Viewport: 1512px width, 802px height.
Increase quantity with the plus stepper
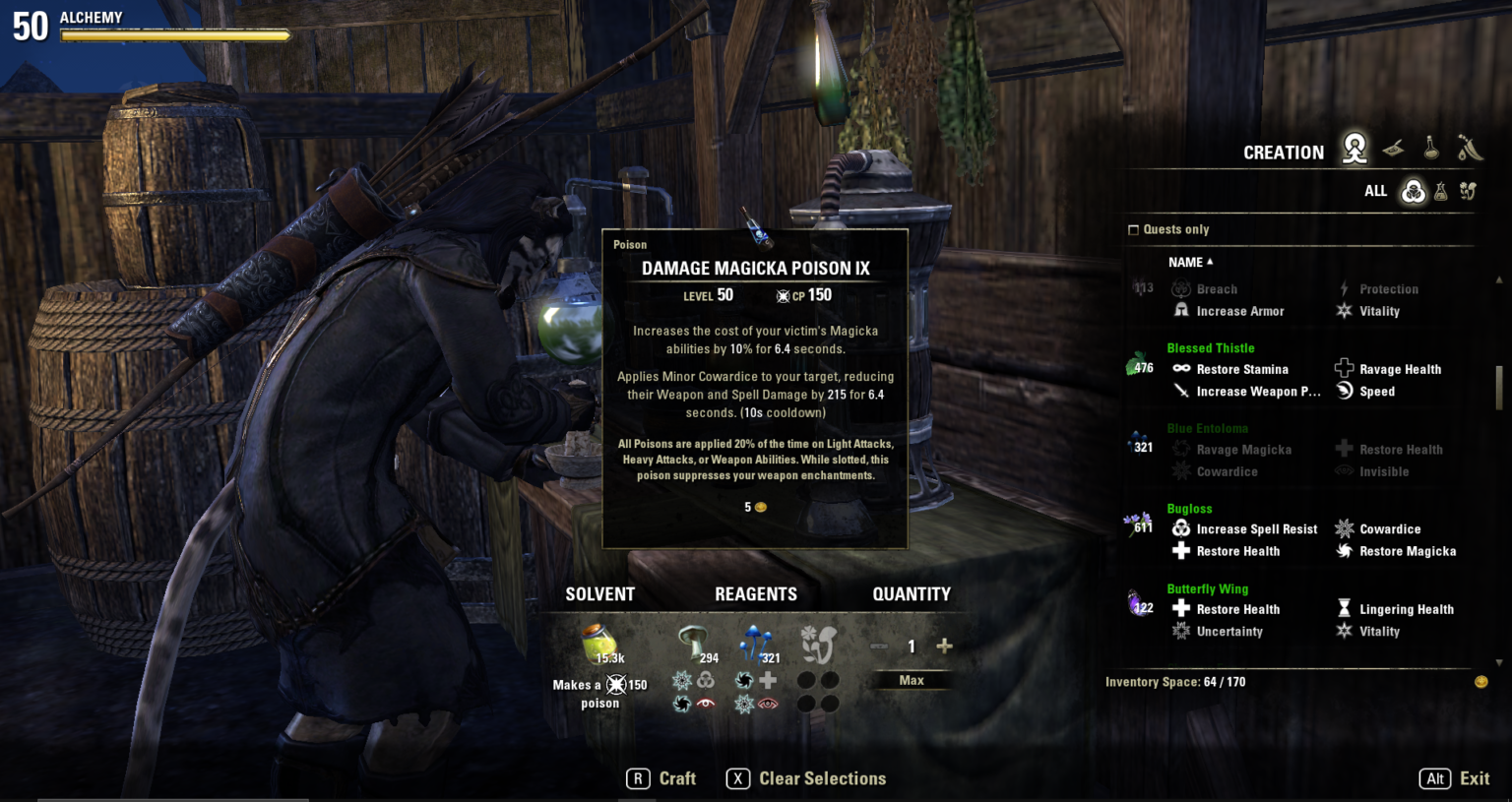[943, 647]
